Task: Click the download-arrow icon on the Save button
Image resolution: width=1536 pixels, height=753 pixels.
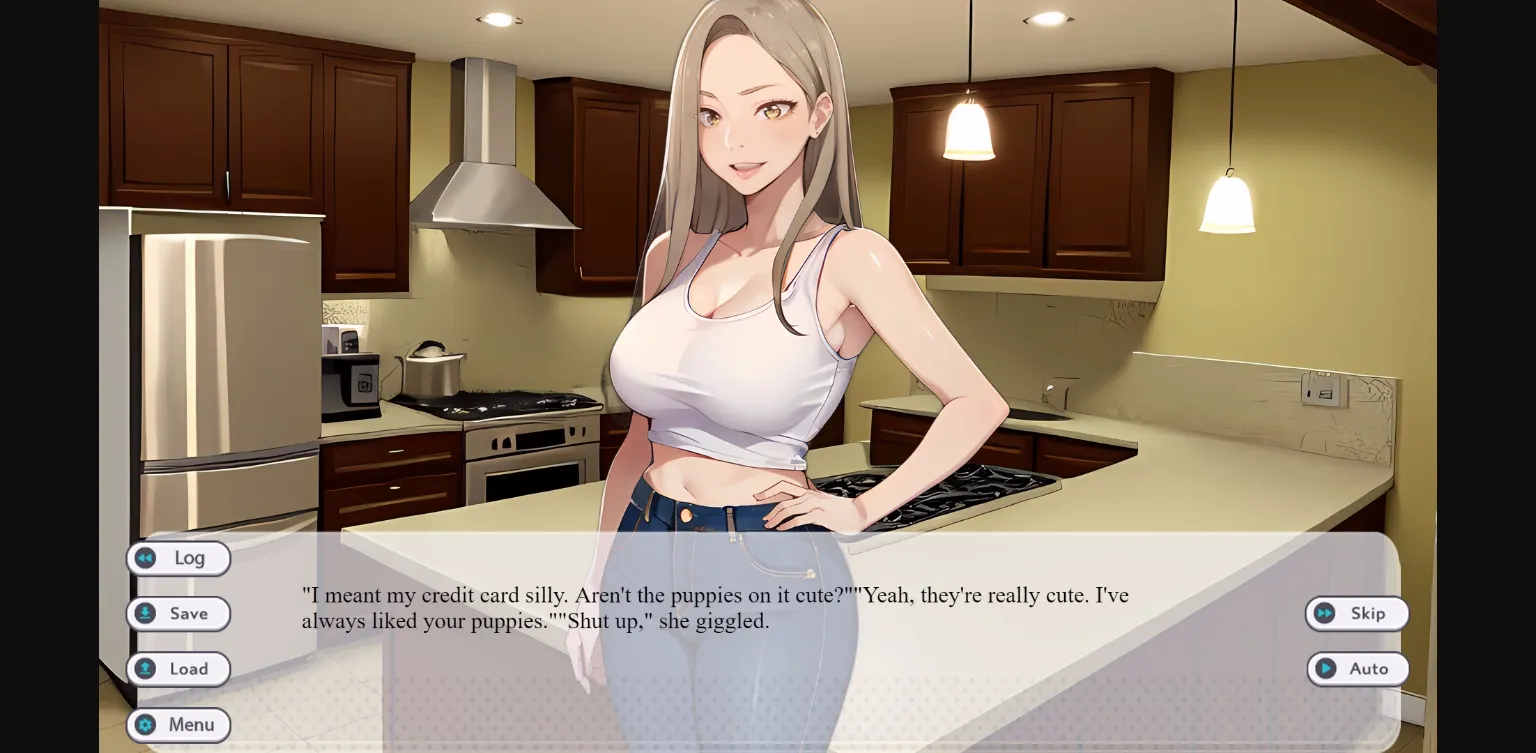Action: 145,613
